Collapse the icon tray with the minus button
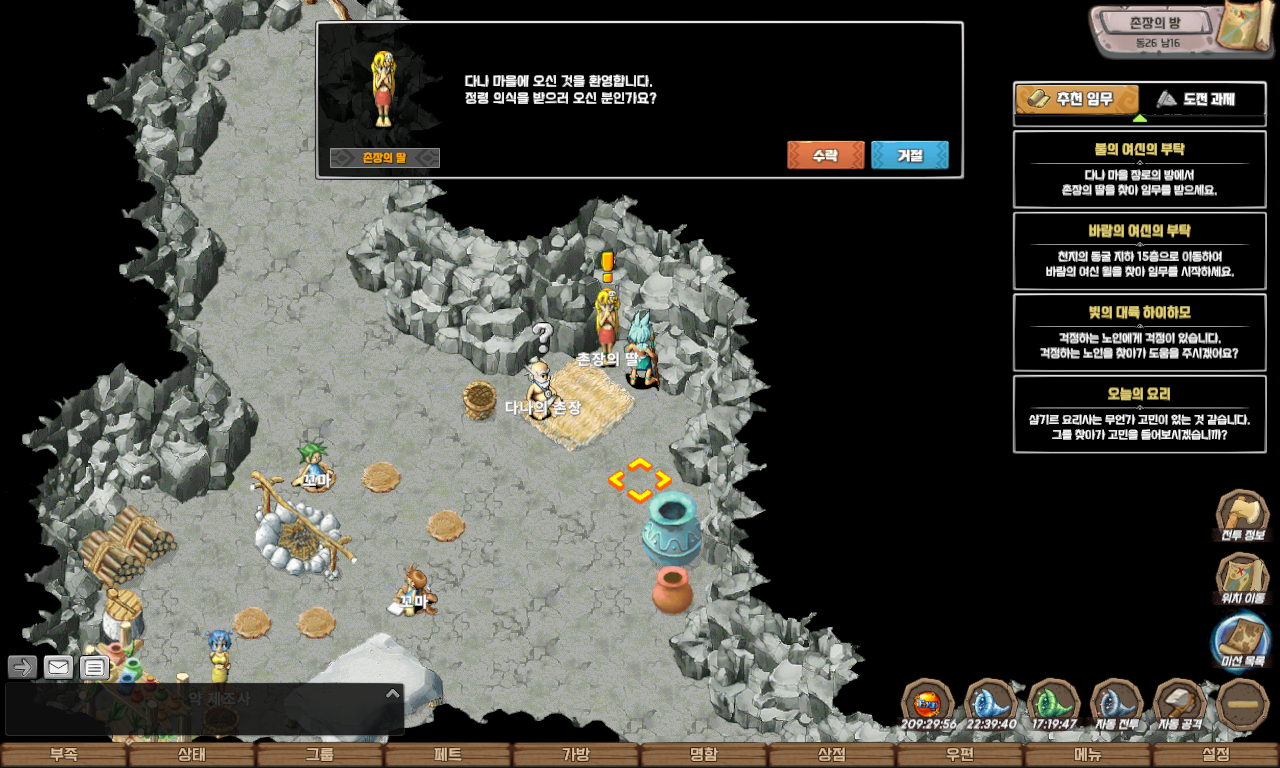This screenshot has height=768, width=1280. click(x=1242, y=703)
